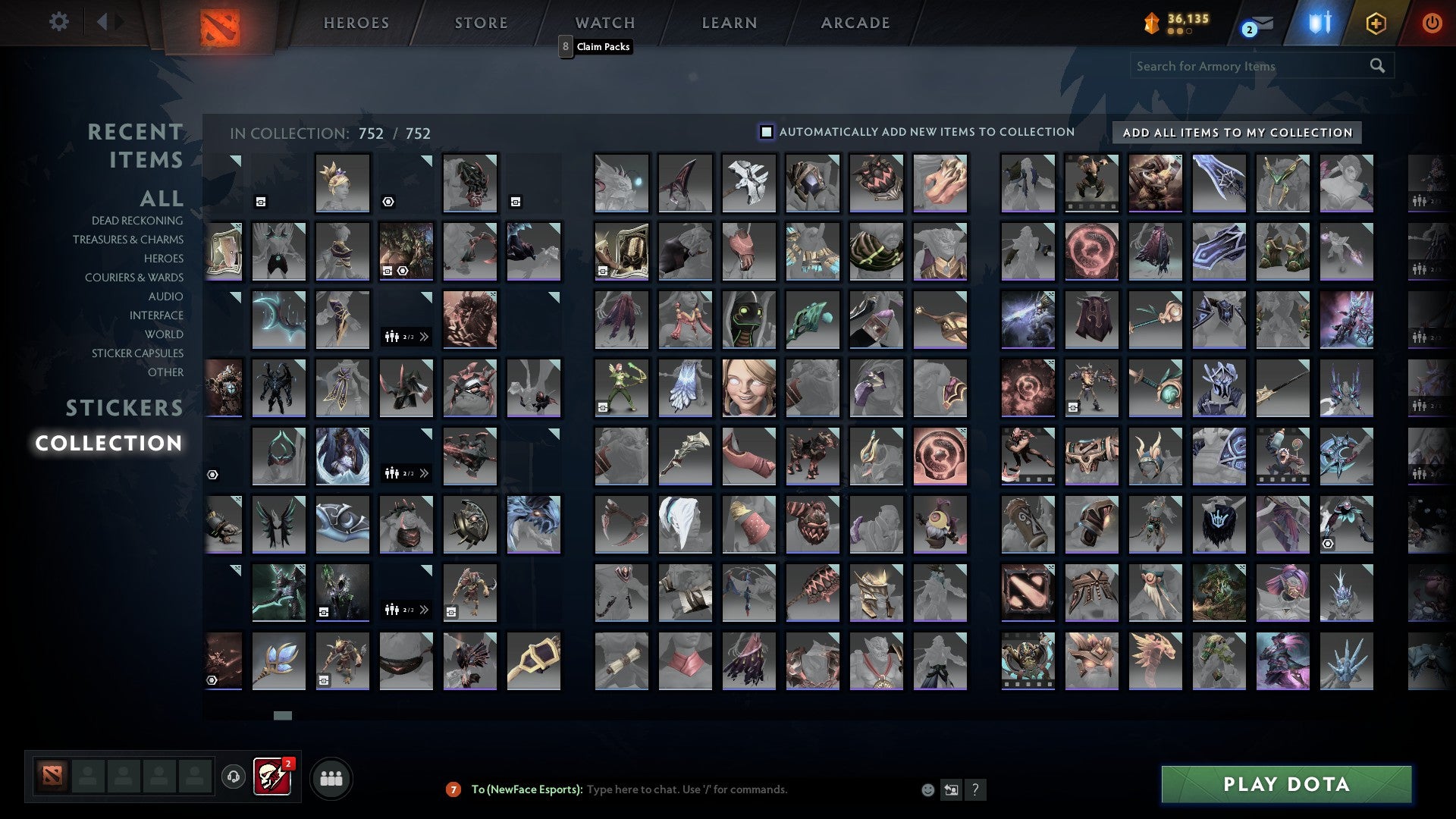The width and height of the screenshot is (1456, 819).
Task: Open the Dota Plus shield and sword icon
Action: tap(1319, 24)
